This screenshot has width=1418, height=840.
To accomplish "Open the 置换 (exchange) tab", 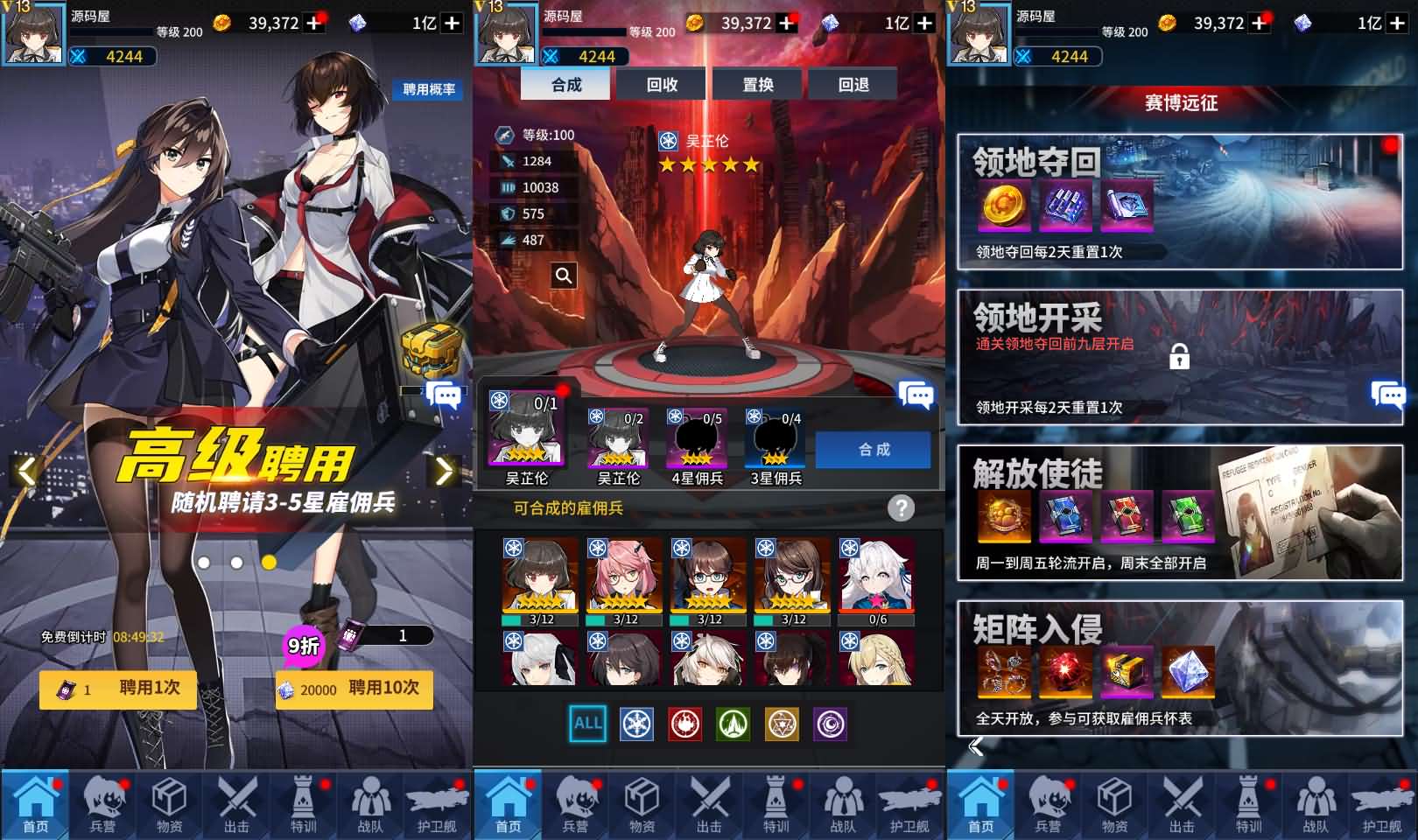I will point(757,85).
